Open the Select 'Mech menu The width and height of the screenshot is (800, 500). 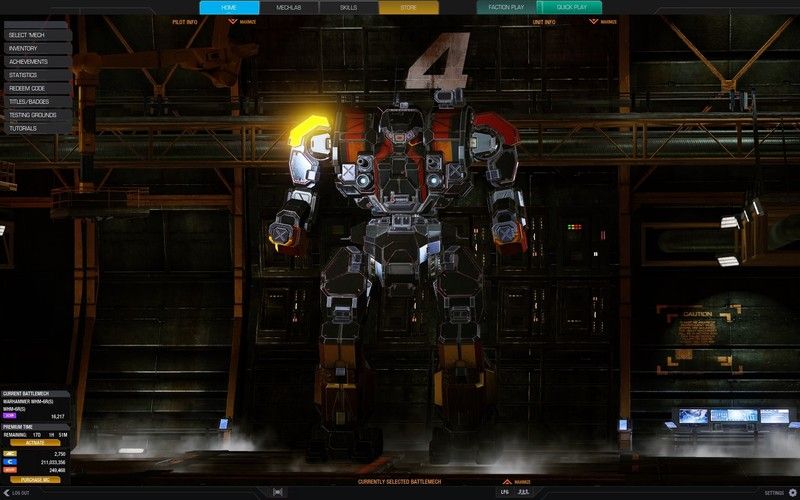click(36, 35)
